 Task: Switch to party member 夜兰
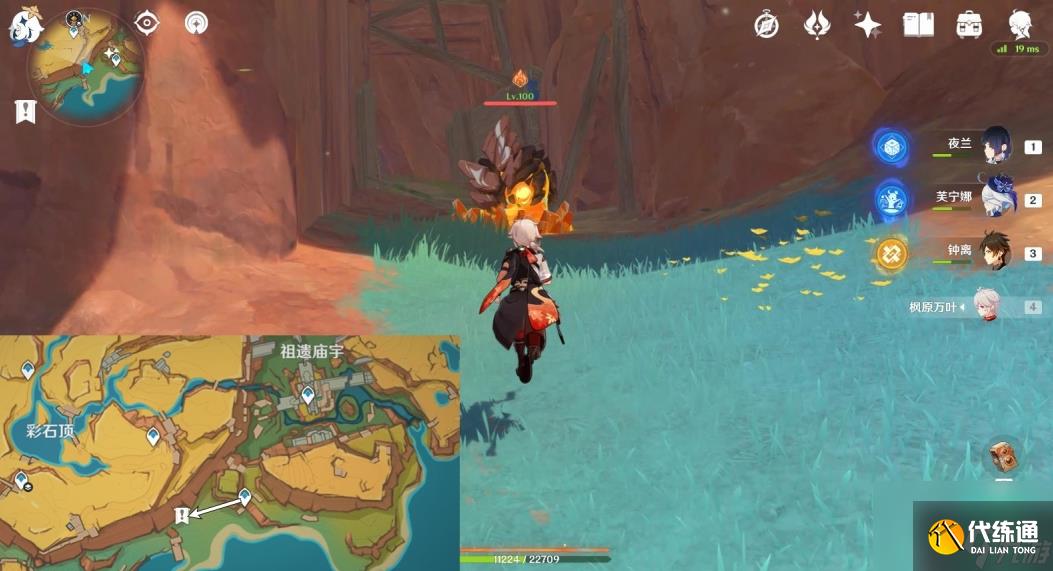[996, 146]
